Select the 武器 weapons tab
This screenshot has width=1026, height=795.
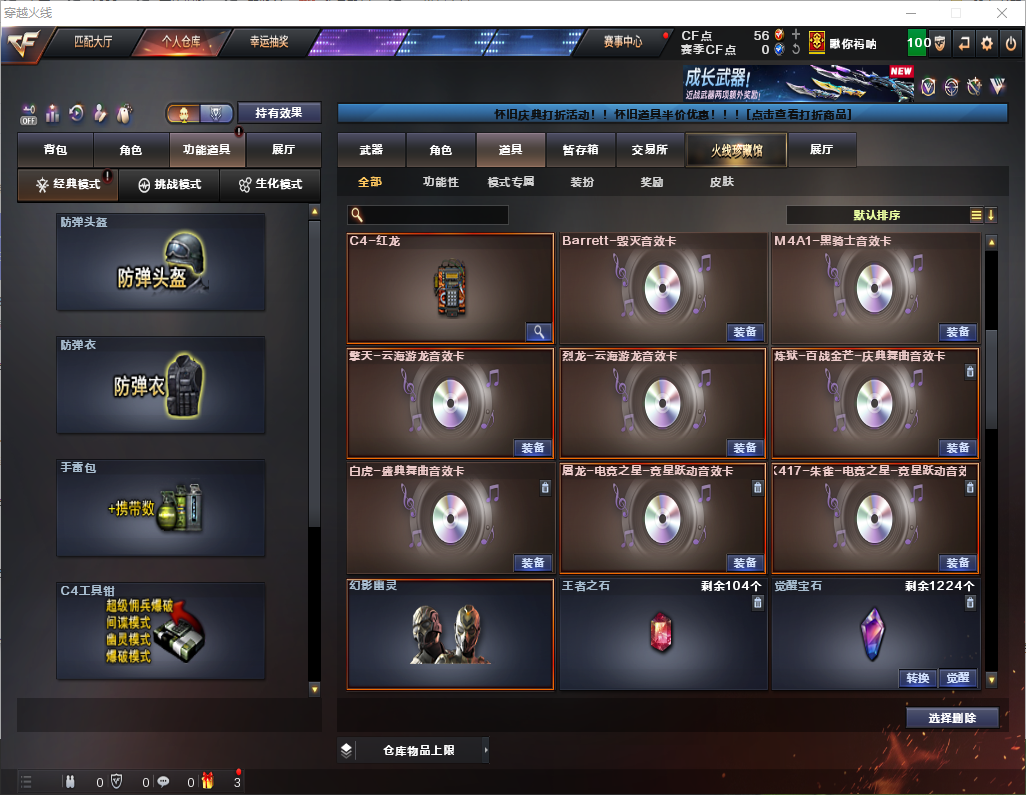point(371,150)
